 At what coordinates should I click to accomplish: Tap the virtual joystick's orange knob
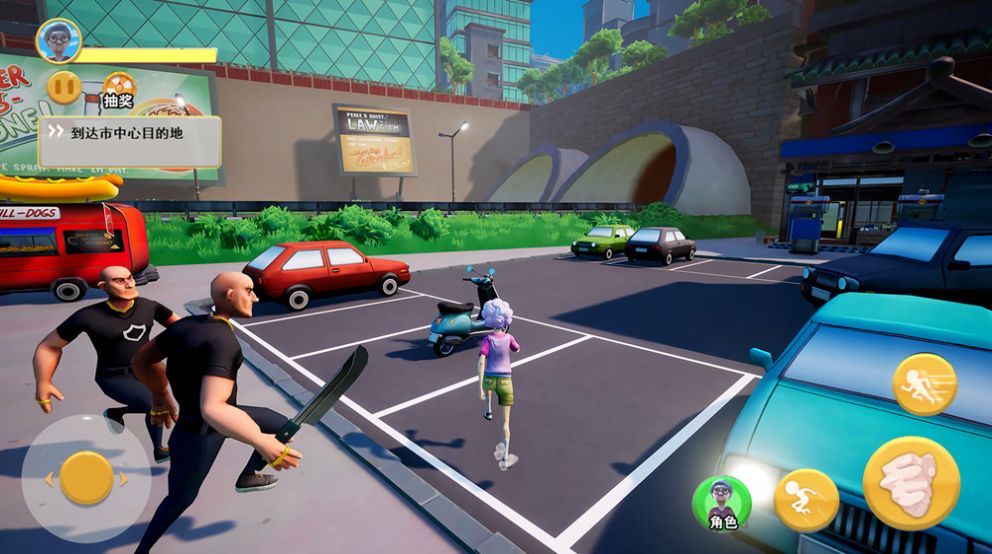[86, 478]
